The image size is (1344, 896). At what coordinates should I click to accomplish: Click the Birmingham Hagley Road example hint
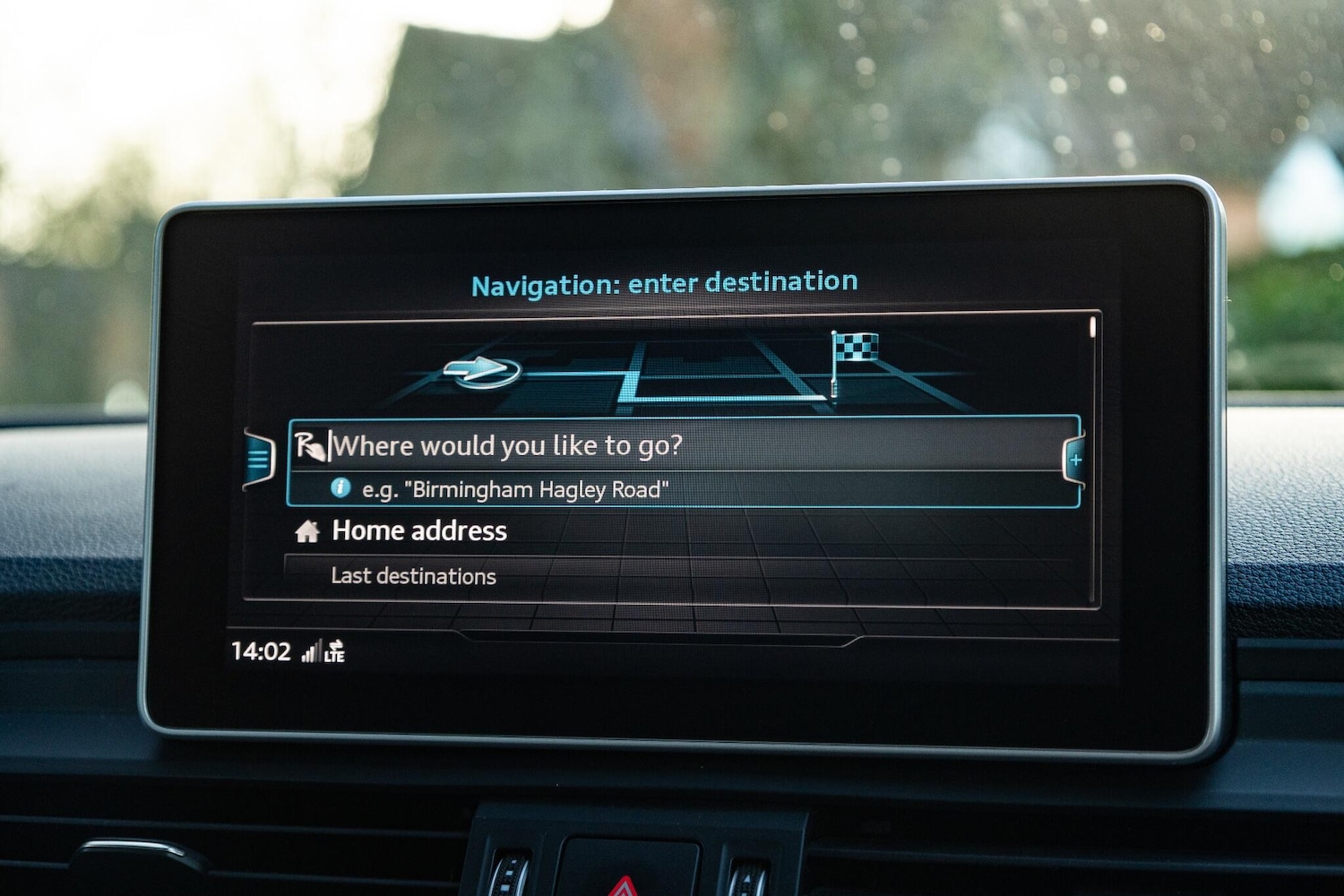tap(514, 490)
